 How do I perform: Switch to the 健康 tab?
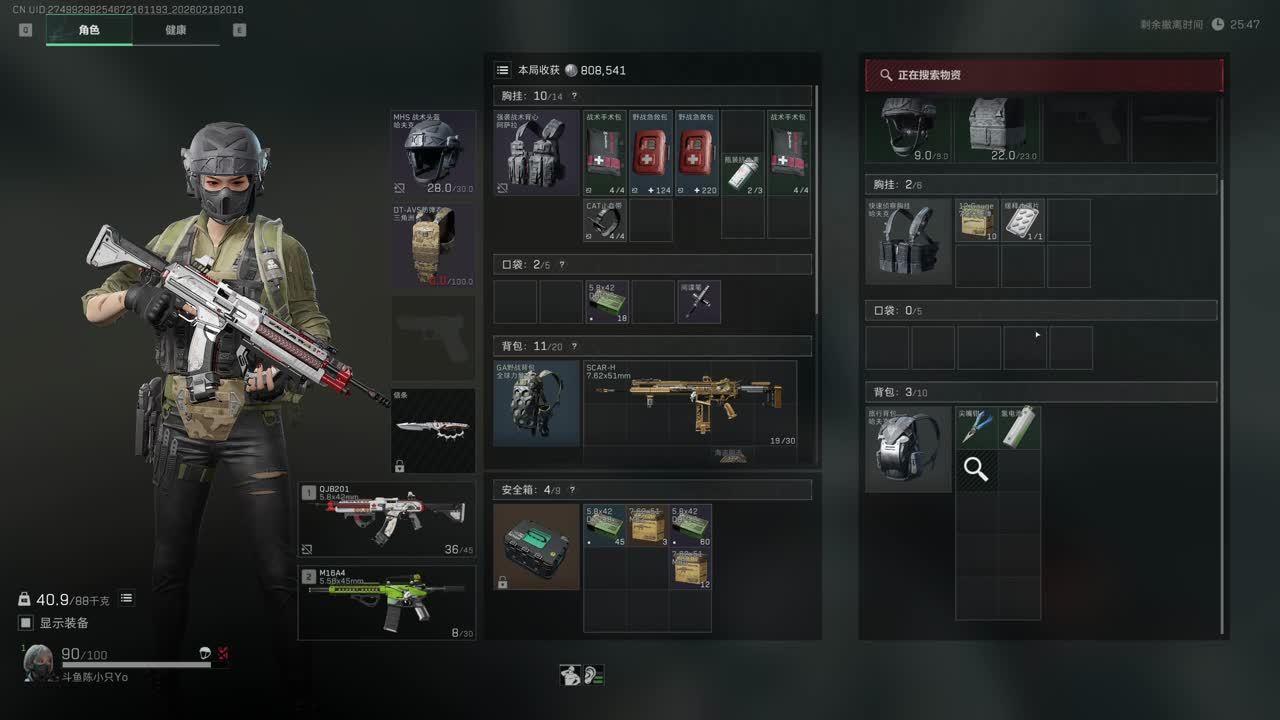tap(176, 30)
